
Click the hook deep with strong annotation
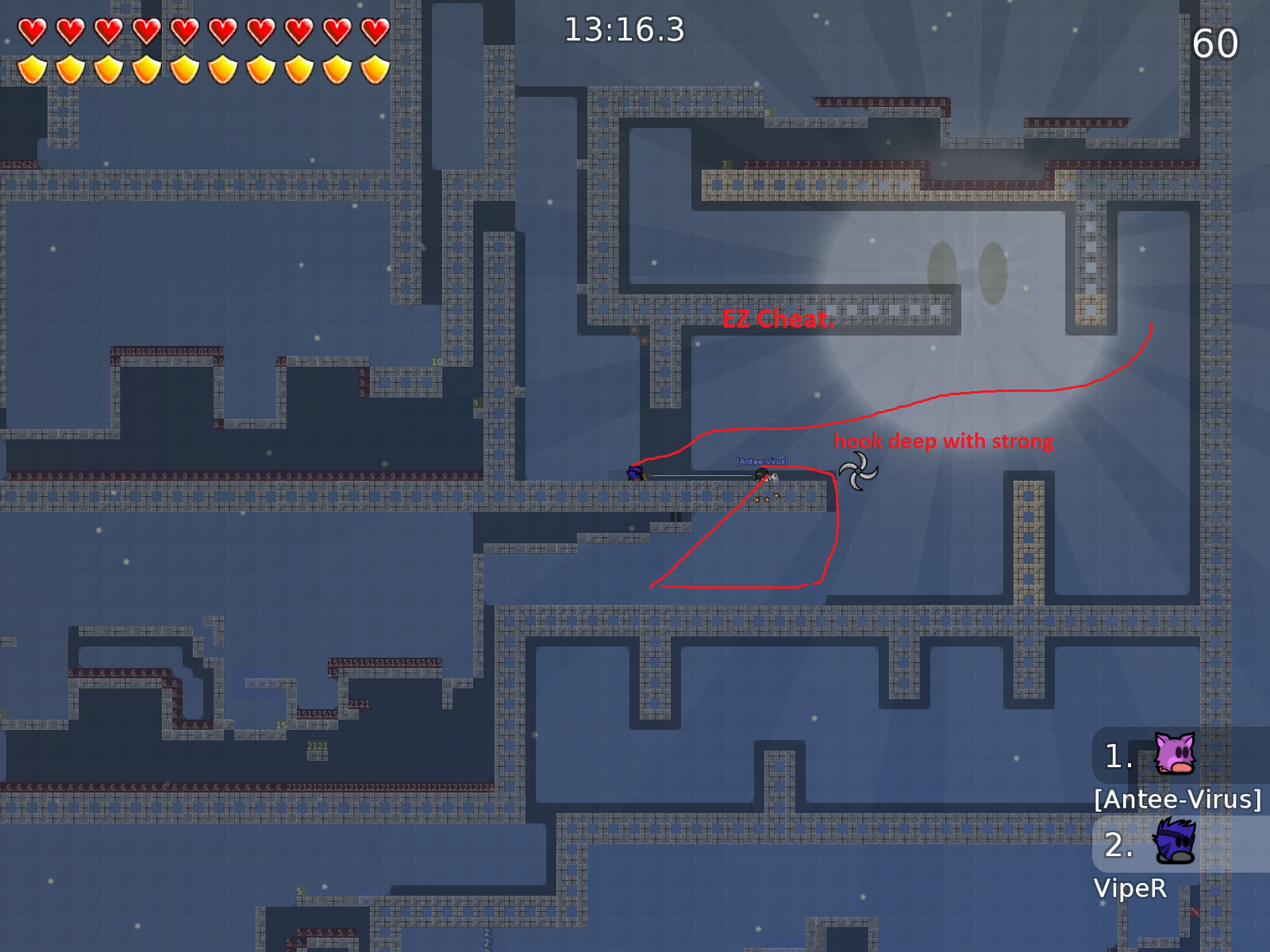(943, 441)
